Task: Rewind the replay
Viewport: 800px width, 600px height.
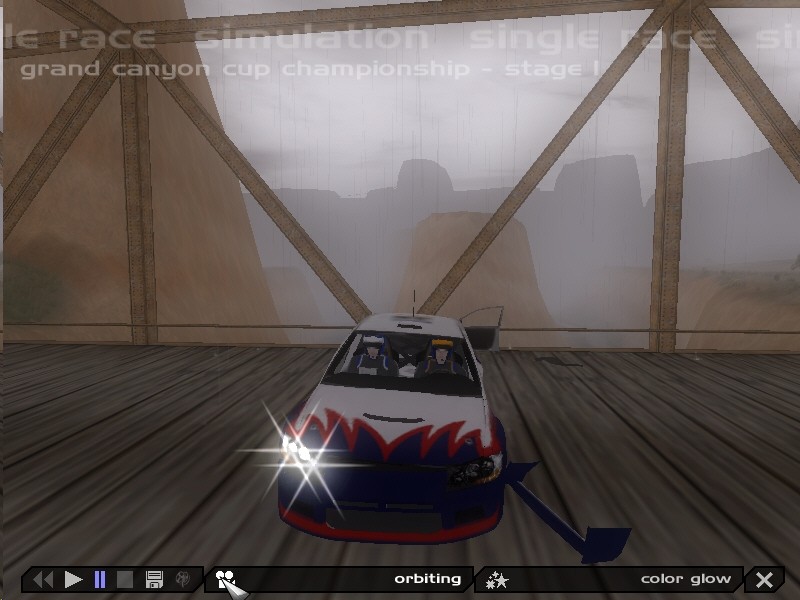Action: coord(43,579)
